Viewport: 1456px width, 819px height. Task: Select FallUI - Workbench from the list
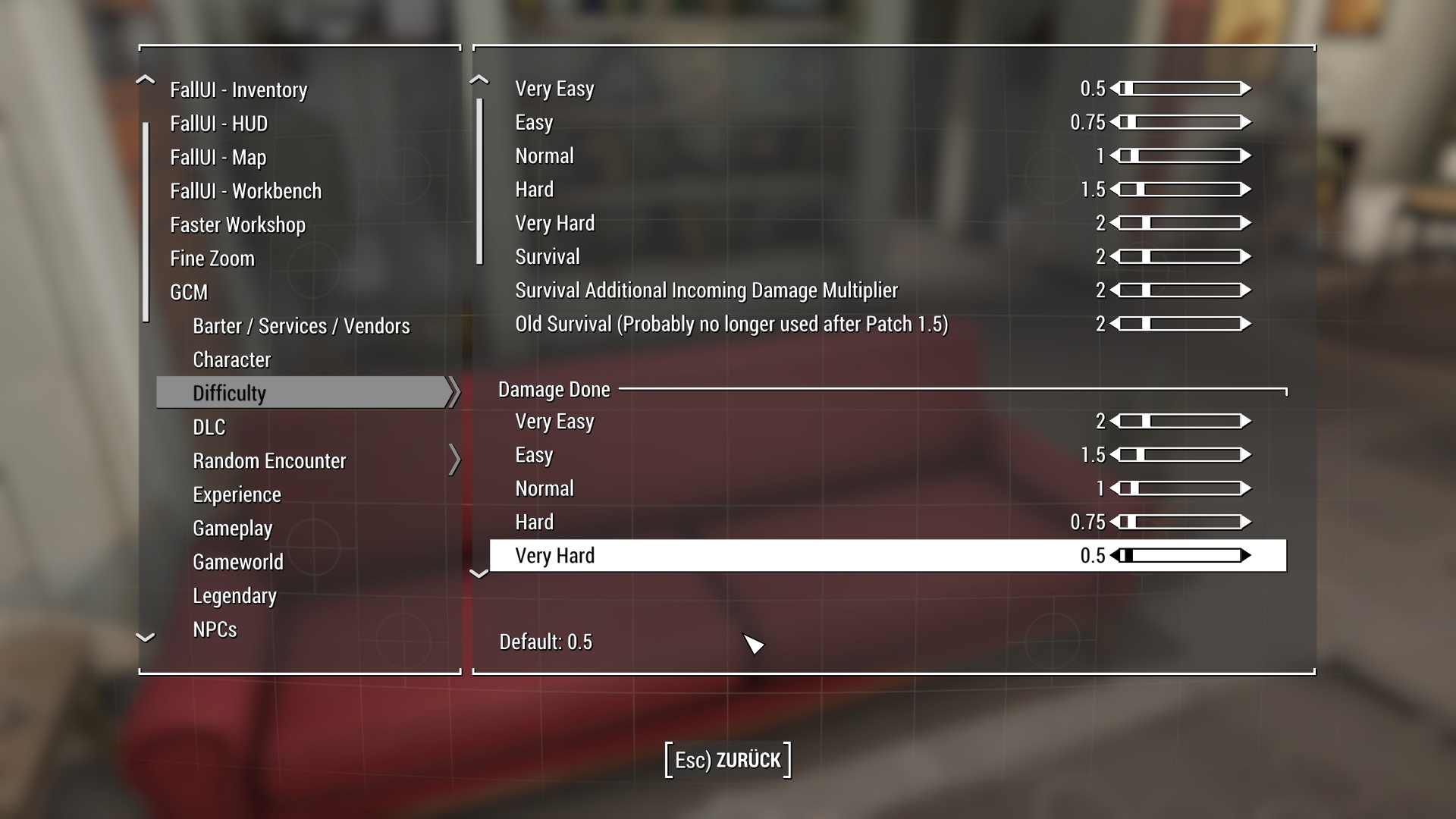click(x=245, y=190)
